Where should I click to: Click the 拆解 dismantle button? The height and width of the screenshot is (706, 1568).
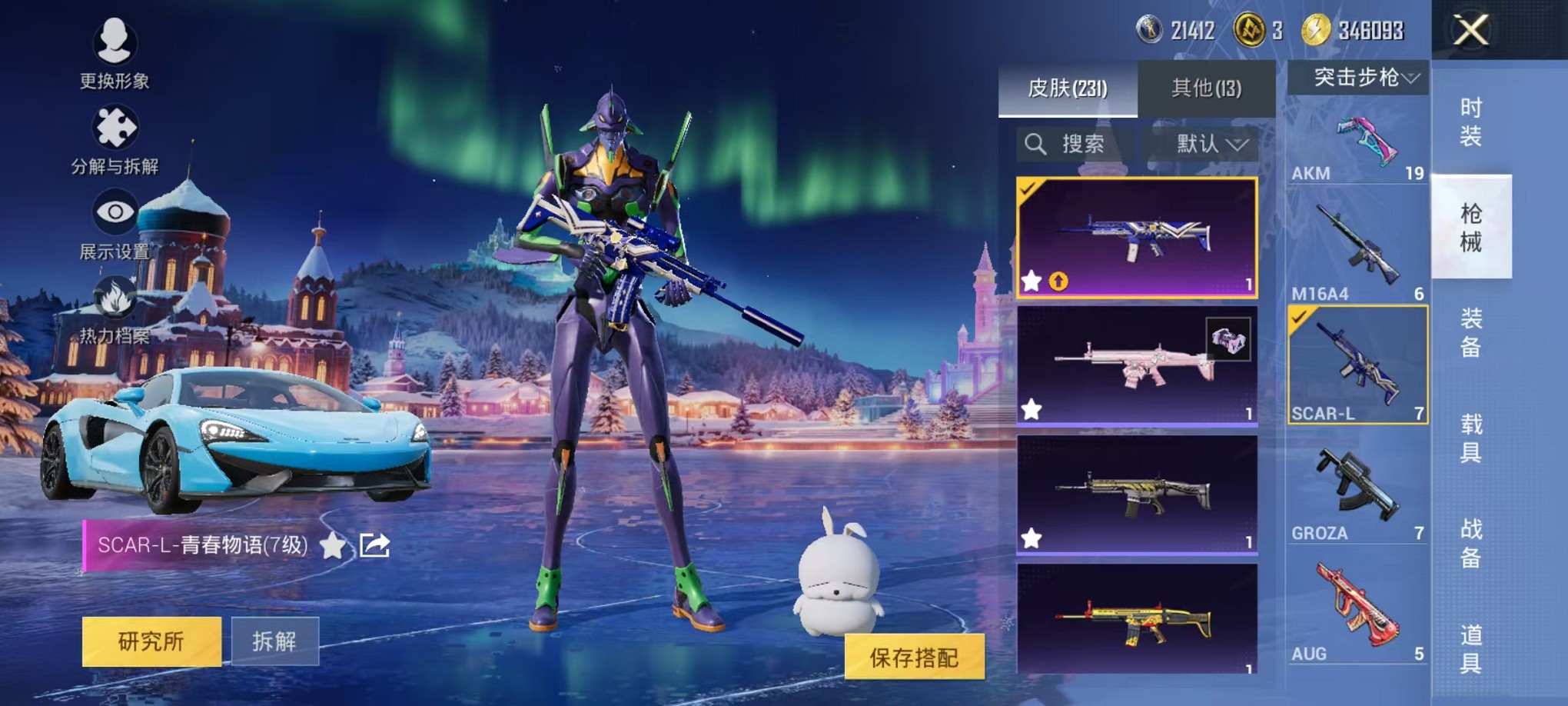click(274, 641)
